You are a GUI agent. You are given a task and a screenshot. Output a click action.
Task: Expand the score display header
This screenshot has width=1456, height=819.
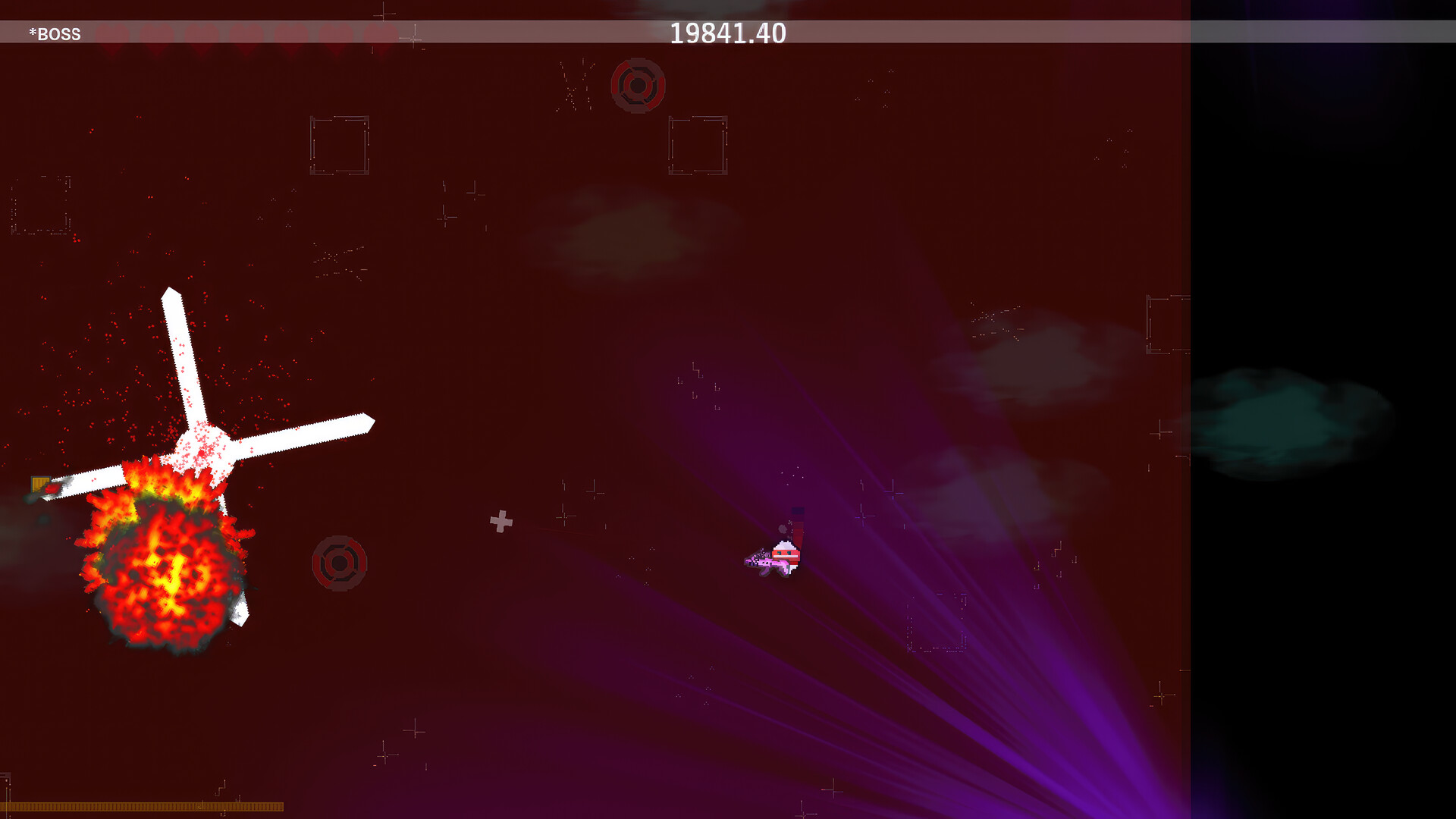[x=729, y=33]
